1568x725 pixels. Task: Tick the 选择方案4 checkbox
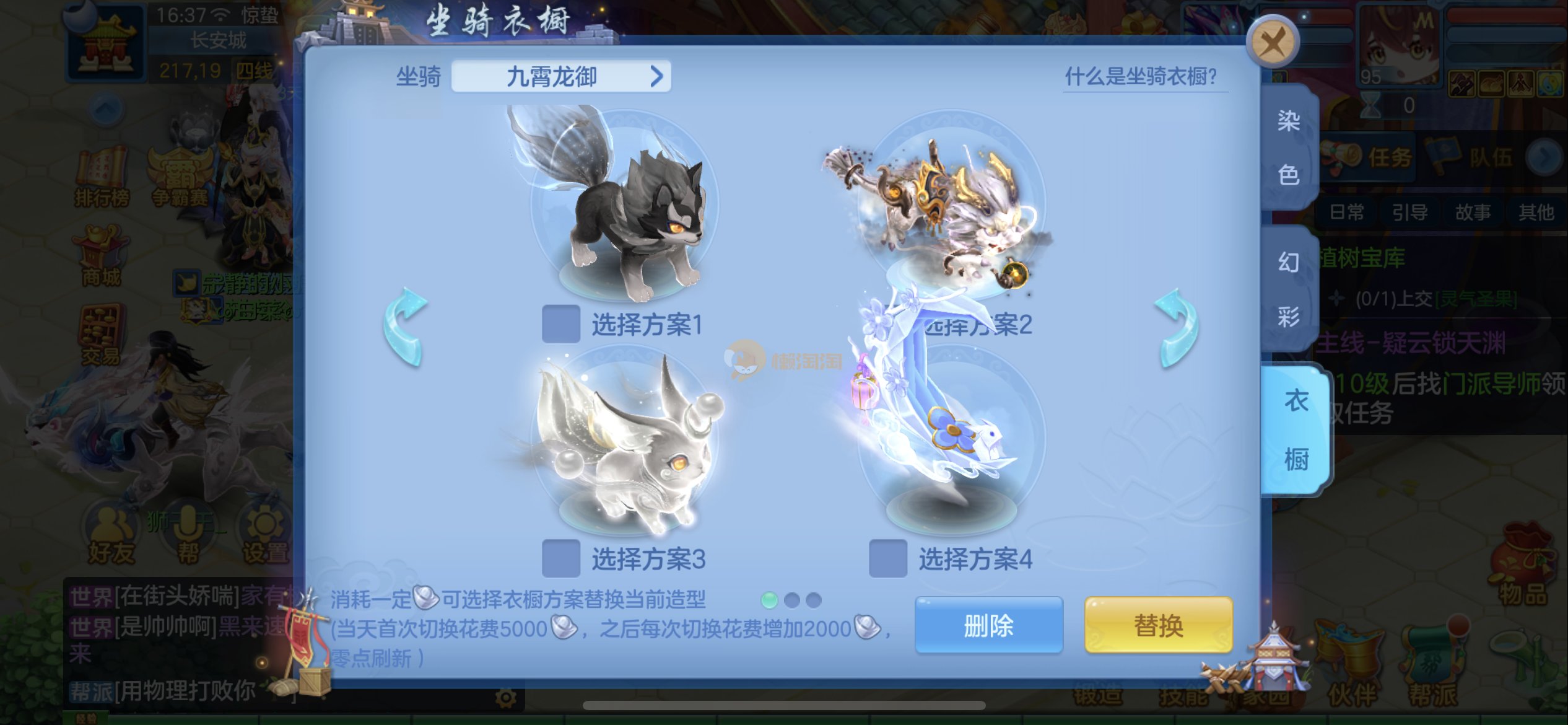887,558
